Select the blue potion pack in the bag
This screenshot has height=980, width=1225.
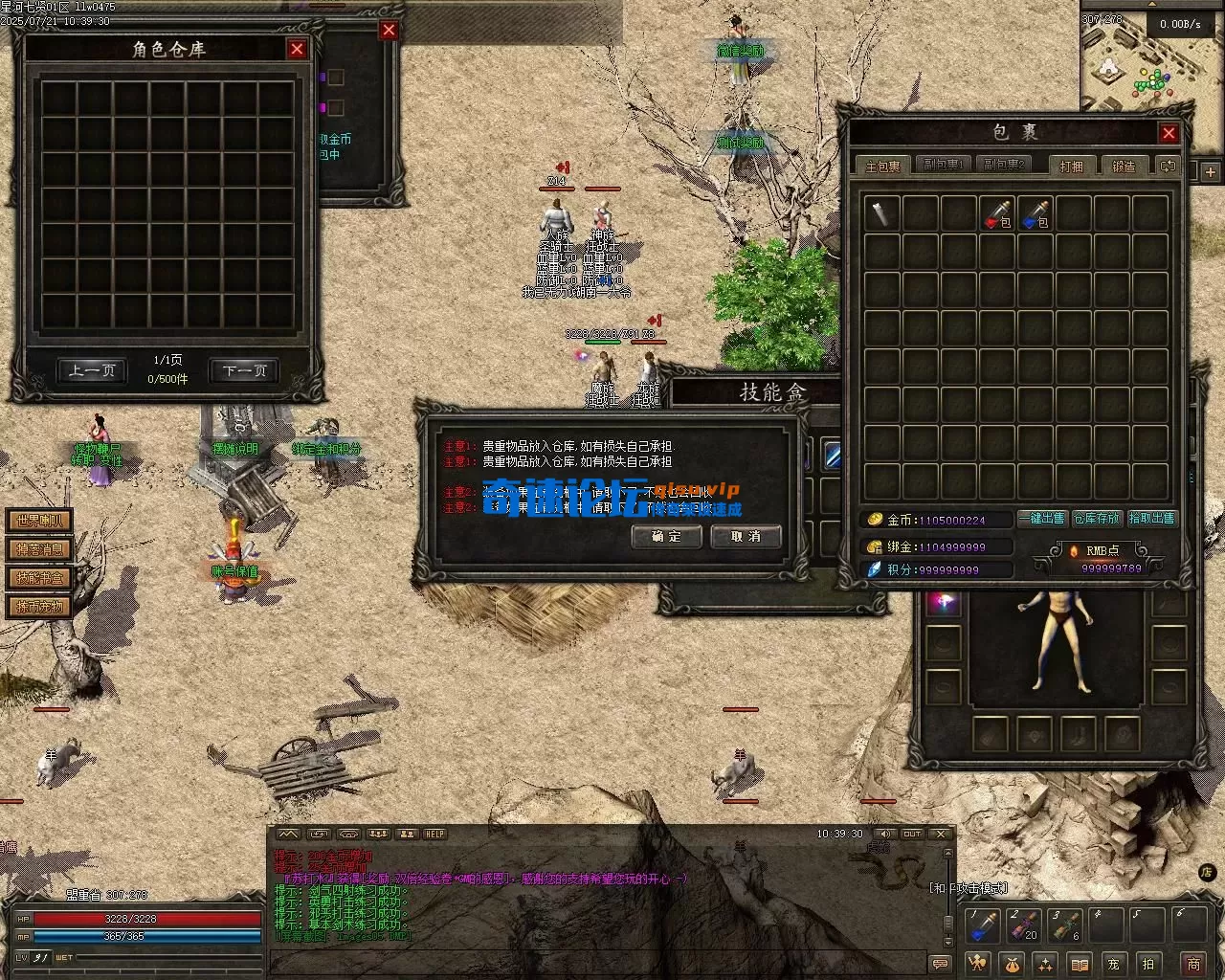[1035, 213]
